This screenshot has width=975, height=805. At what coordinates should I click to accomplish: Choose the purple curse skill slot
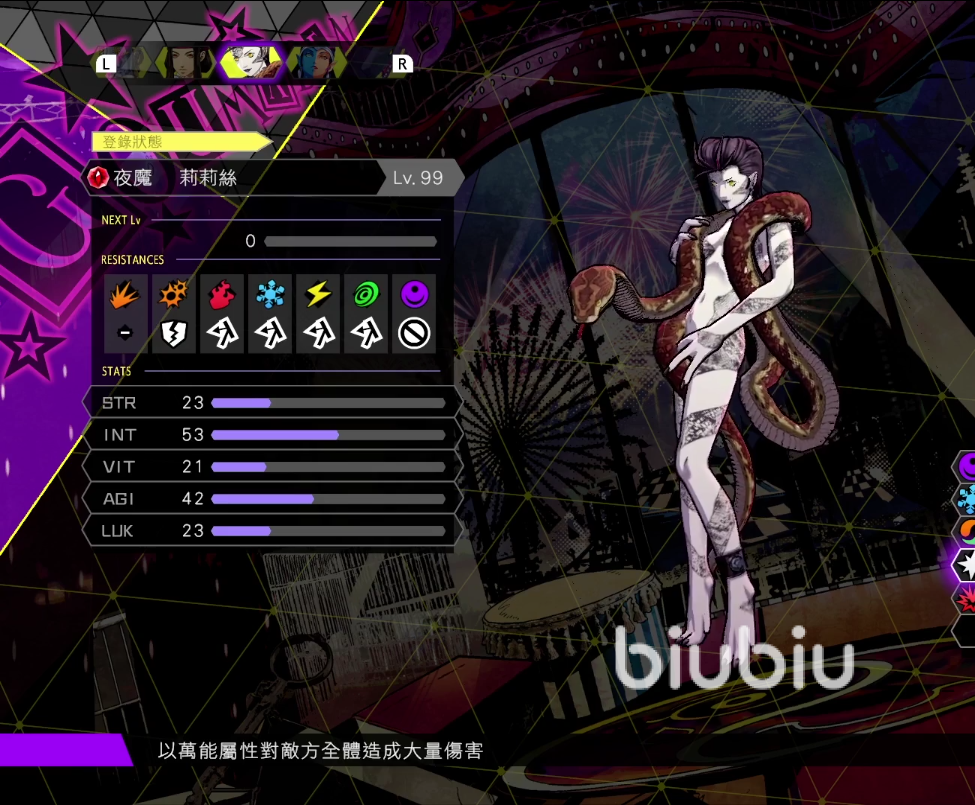(967, 464)
